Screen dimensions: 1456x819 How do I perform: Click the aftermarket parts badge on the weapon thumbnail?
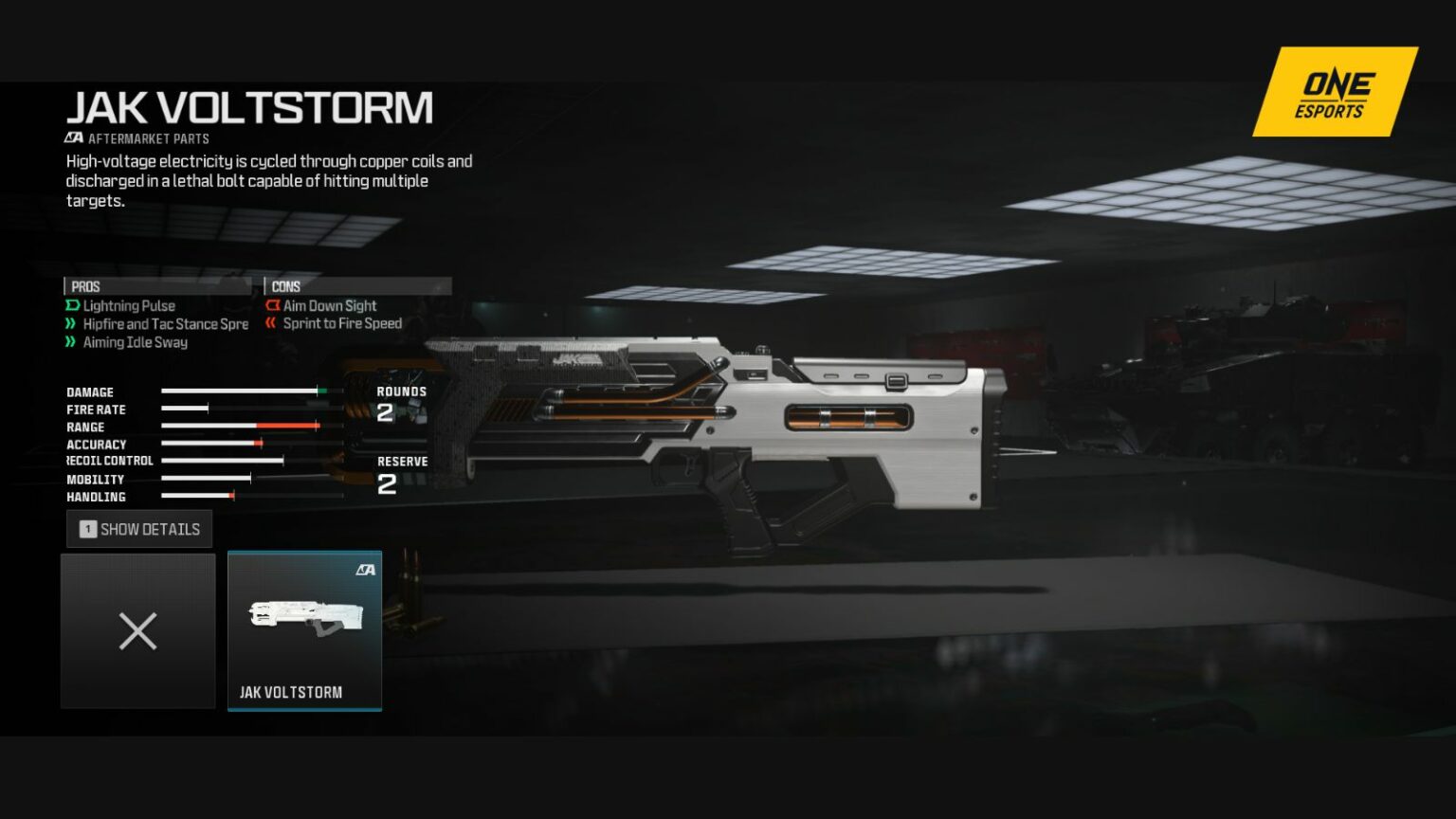tap(369, 569)
